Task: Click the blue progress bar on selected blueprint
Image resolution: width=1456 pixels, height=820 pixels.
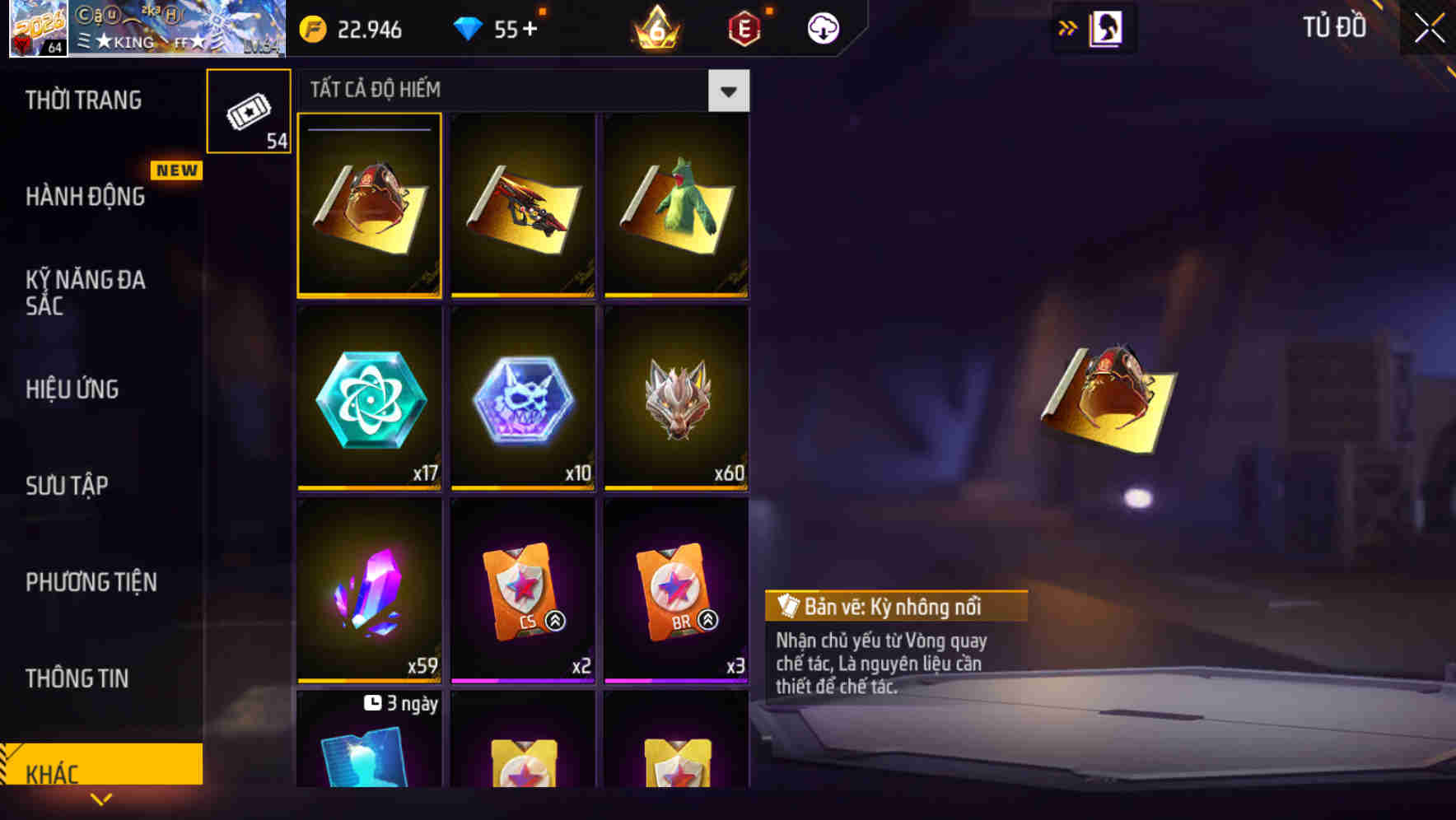Action: pyautogui.click(x=367, y=129)
